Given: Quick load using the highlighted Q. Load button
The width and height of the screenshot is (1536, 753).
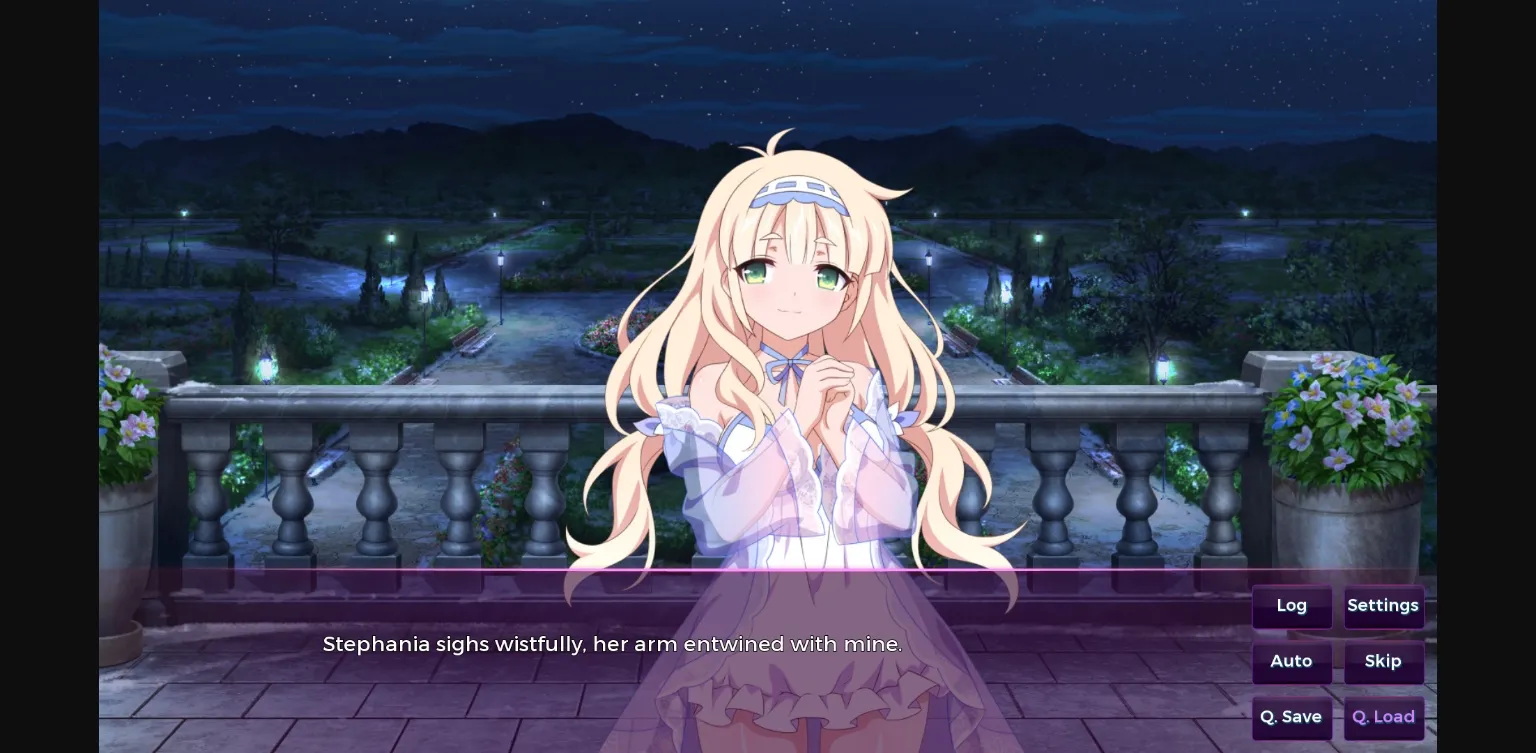Looking at the screenshot, I should 1383,717.
